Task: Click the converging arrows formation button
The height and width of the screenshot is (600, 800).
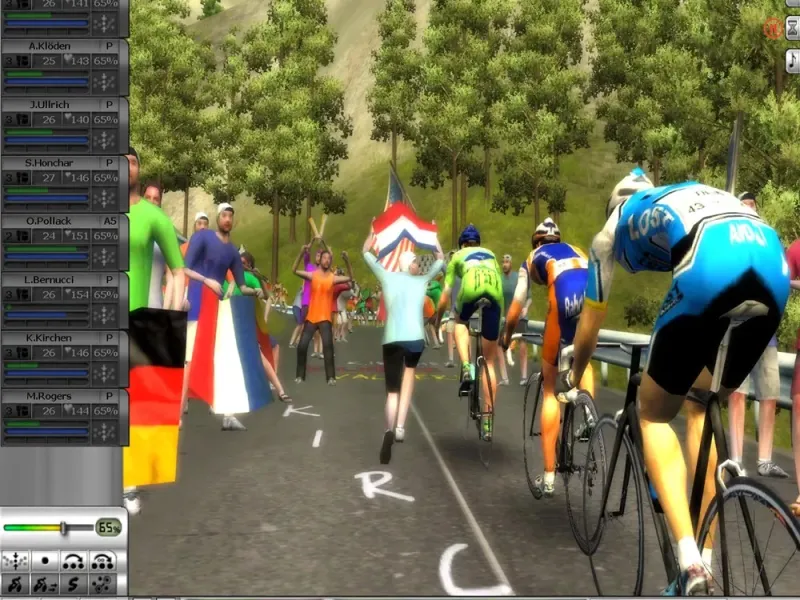Action: (x=16, y=560)
